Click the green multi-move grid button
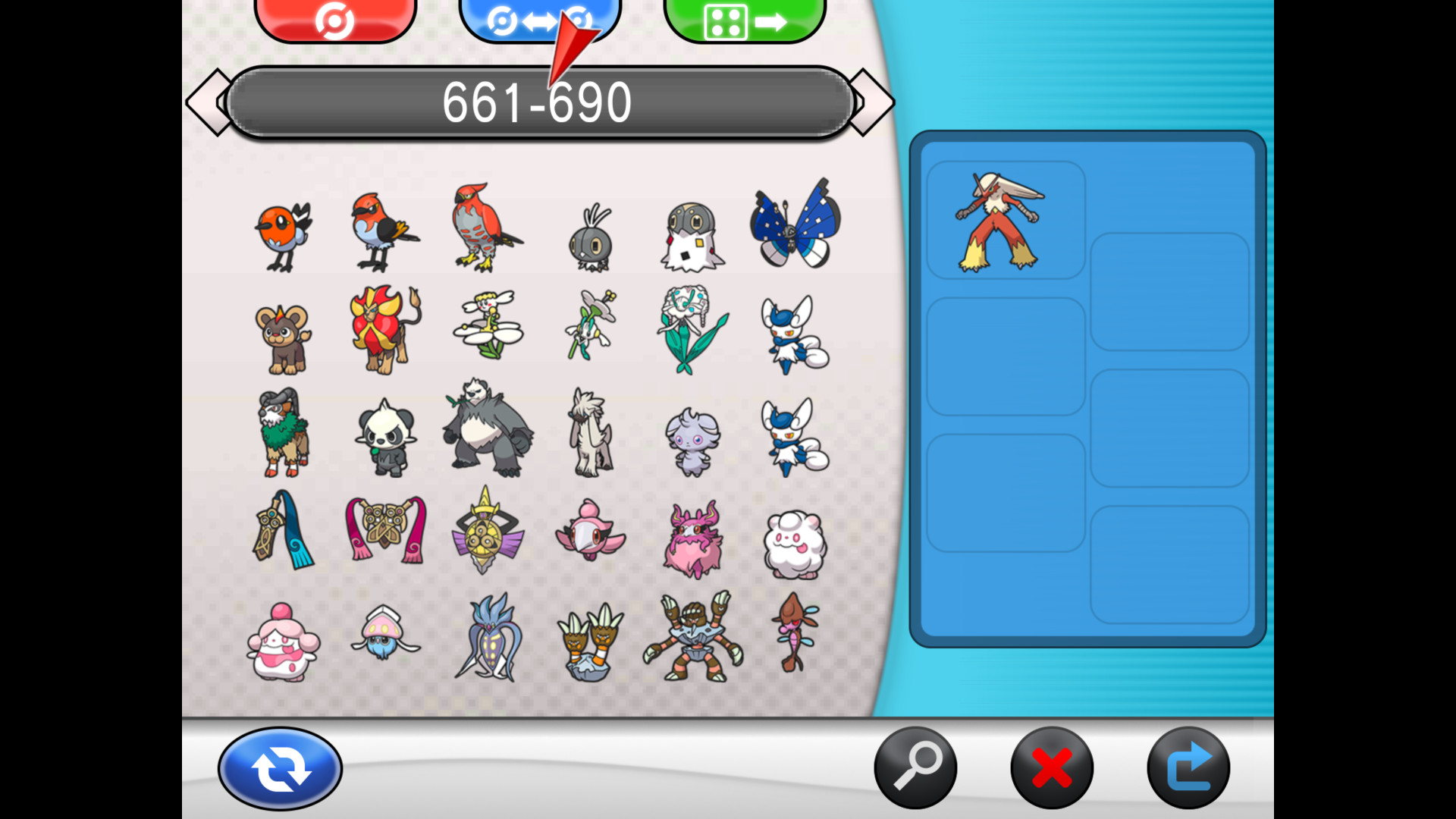This screenshot has width=1456, height=819. tap(744, 17)
